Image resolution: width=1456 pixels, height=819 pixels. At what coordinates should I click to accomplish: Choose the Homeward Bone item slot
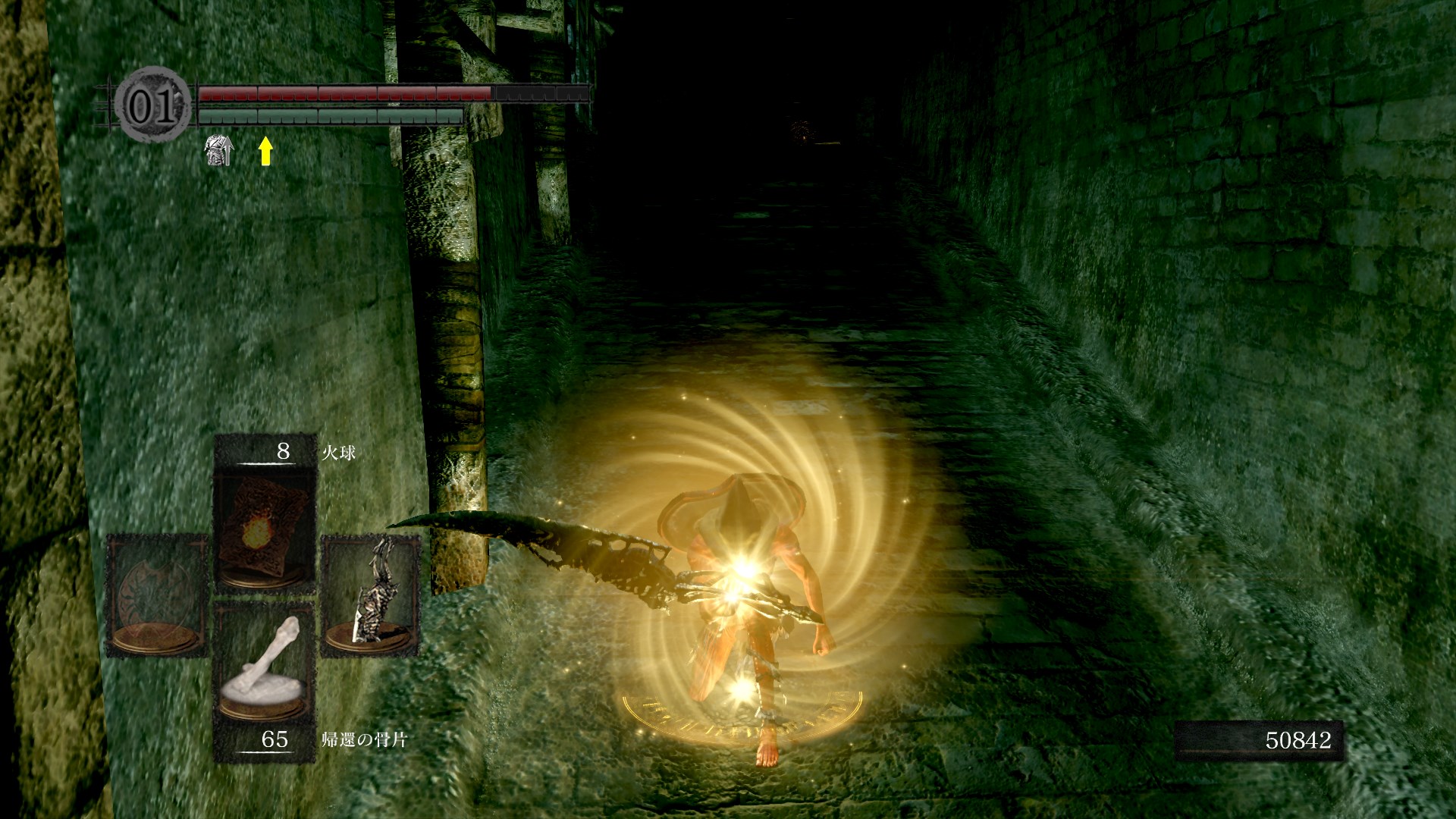click(265, 667)
